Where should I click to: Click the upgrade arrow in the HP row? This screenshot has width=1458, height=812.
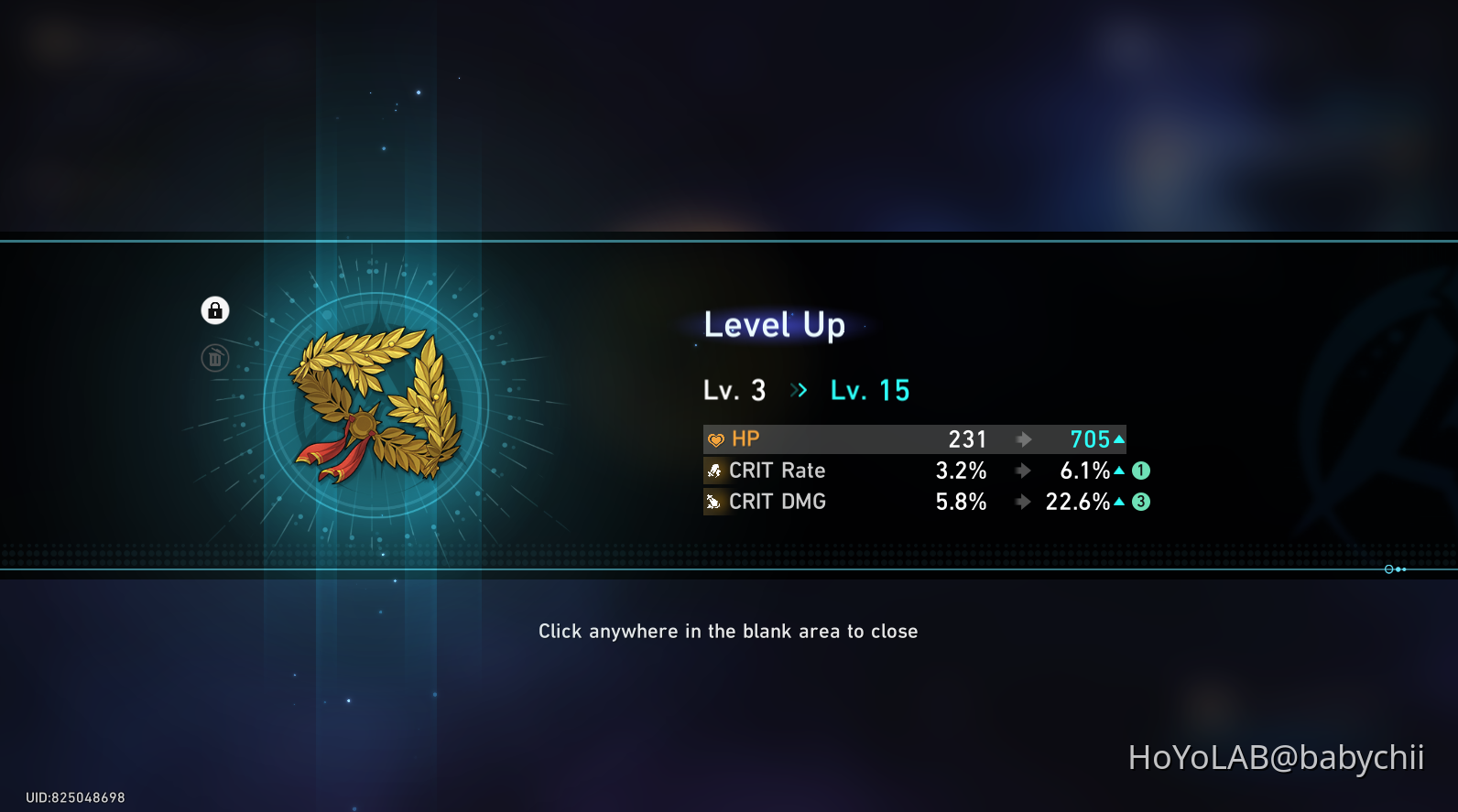[x=1023, y=438]
